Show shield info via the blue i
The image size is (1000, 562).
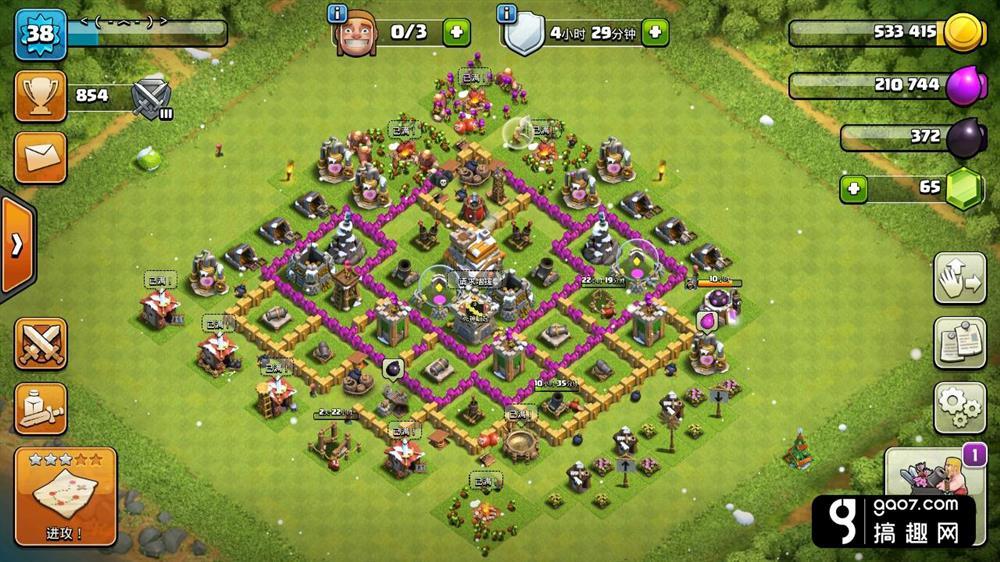pyautogui.click(x=508, y=13)
